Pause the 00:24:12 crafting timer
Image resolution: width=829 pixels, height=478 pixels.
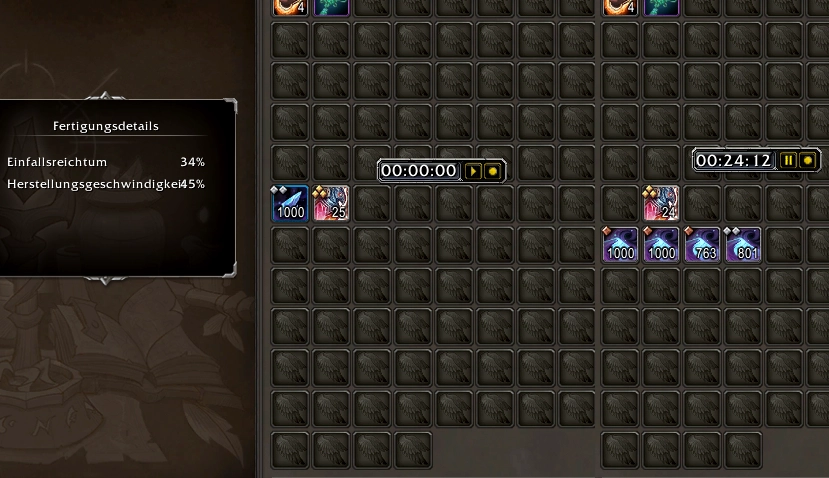[x=789, y=160]
